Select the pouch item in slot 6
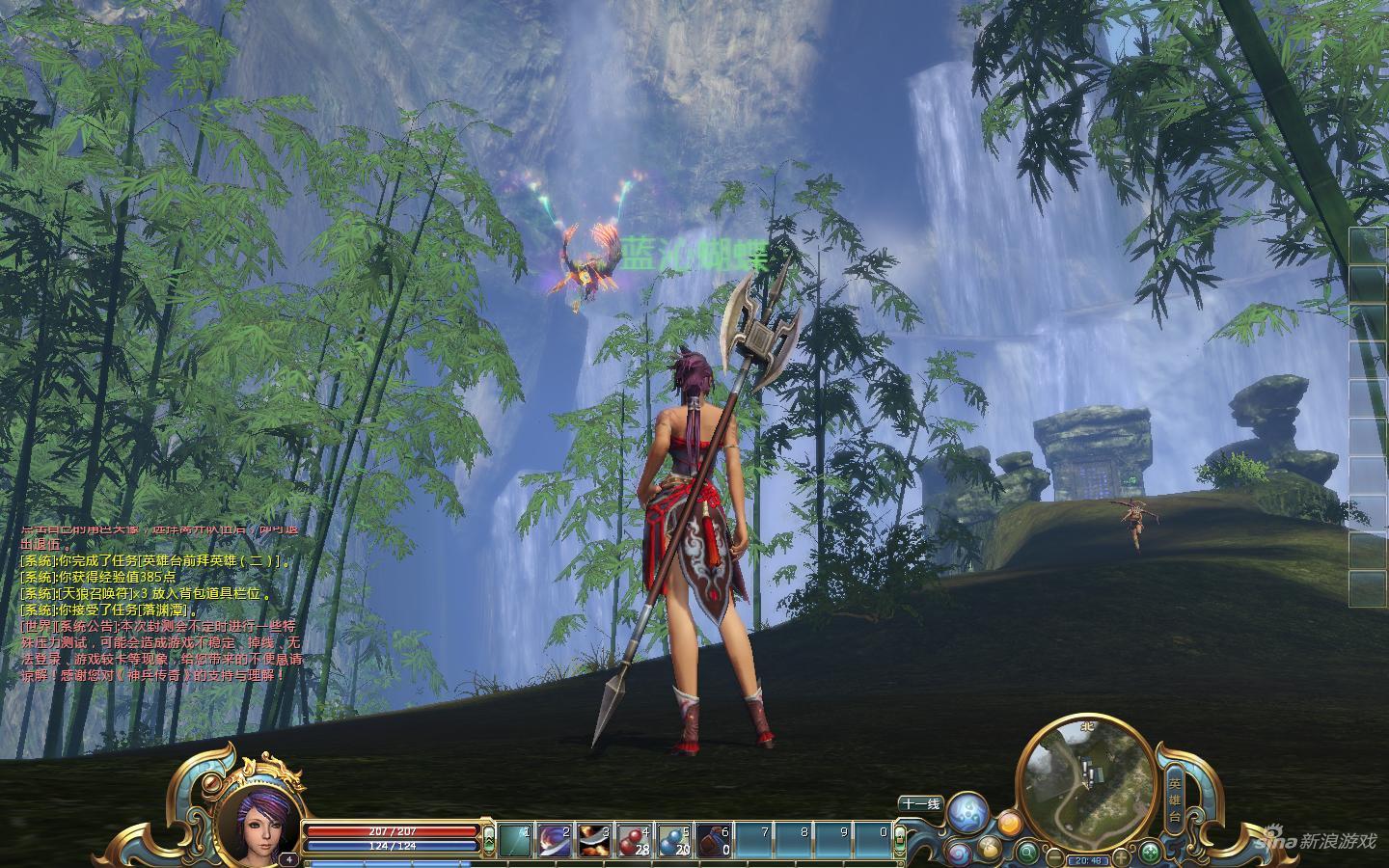The image size is (1389, 868). click(713, 840)
